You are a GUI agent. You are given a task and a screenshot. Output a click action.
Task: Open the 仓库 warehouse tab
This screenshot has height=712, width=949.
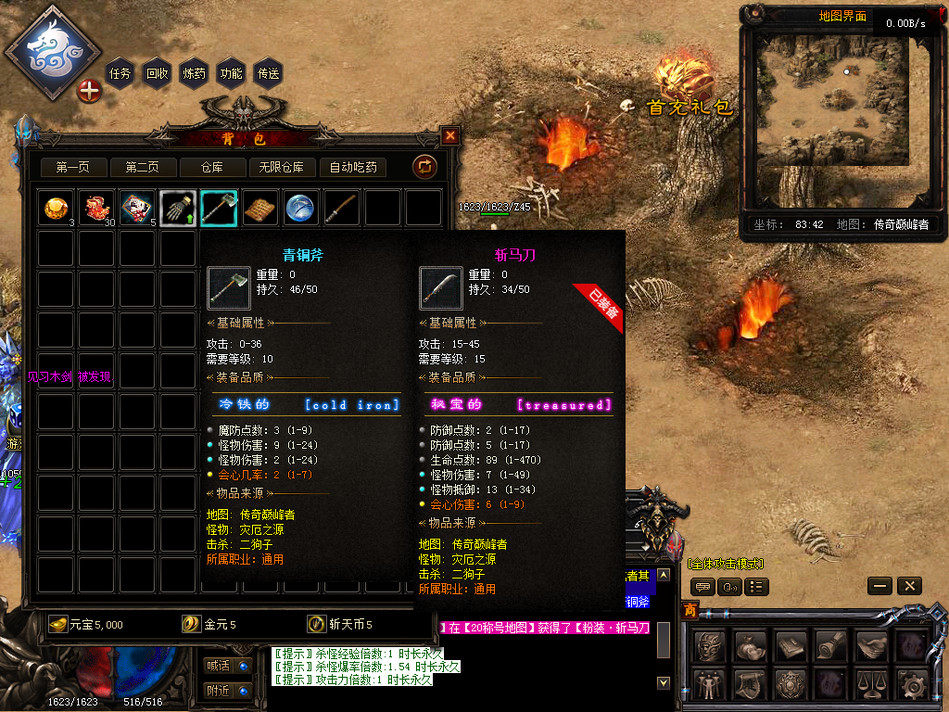pos(212,167)
